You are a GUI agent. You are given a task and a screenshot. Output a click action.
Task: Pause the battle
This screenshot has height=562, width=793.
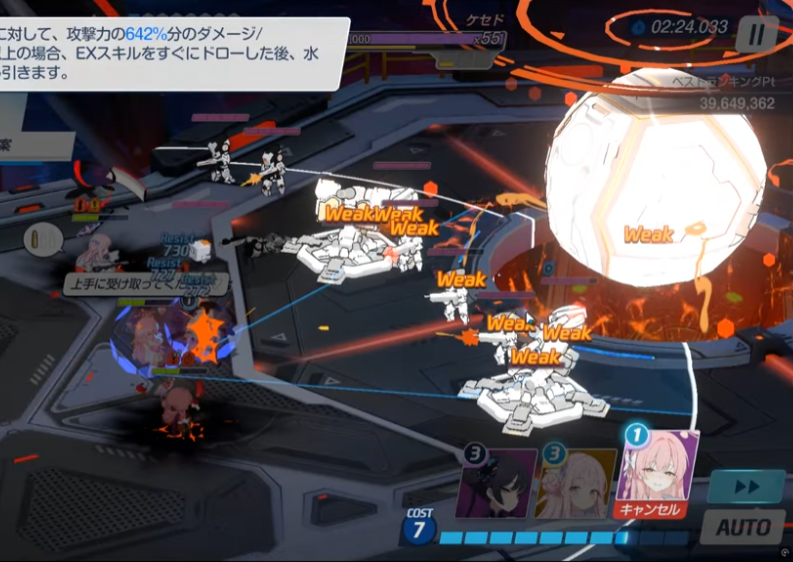[x=757, y=35]
